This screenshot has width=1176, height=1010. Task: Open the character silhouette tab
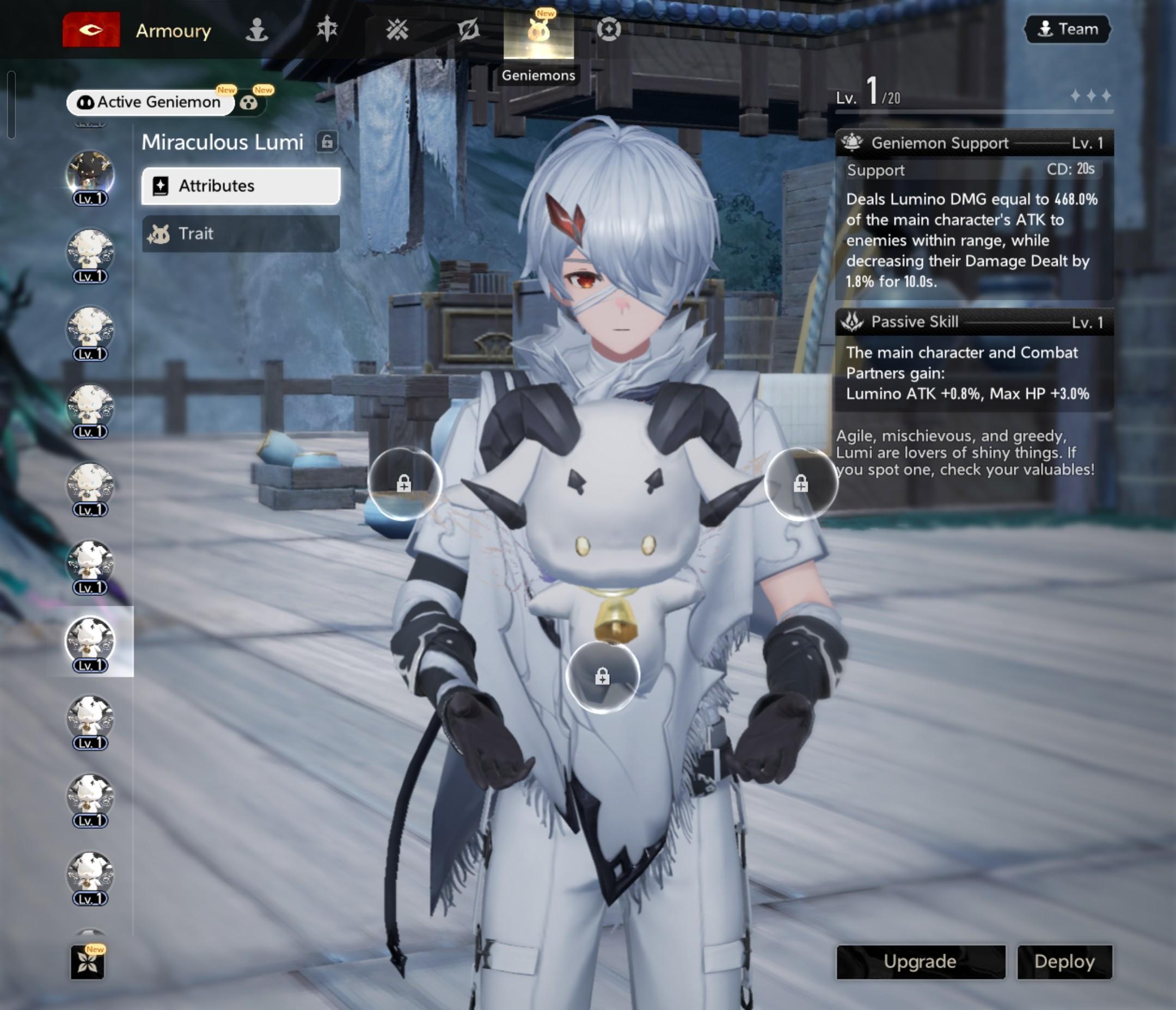256,29
